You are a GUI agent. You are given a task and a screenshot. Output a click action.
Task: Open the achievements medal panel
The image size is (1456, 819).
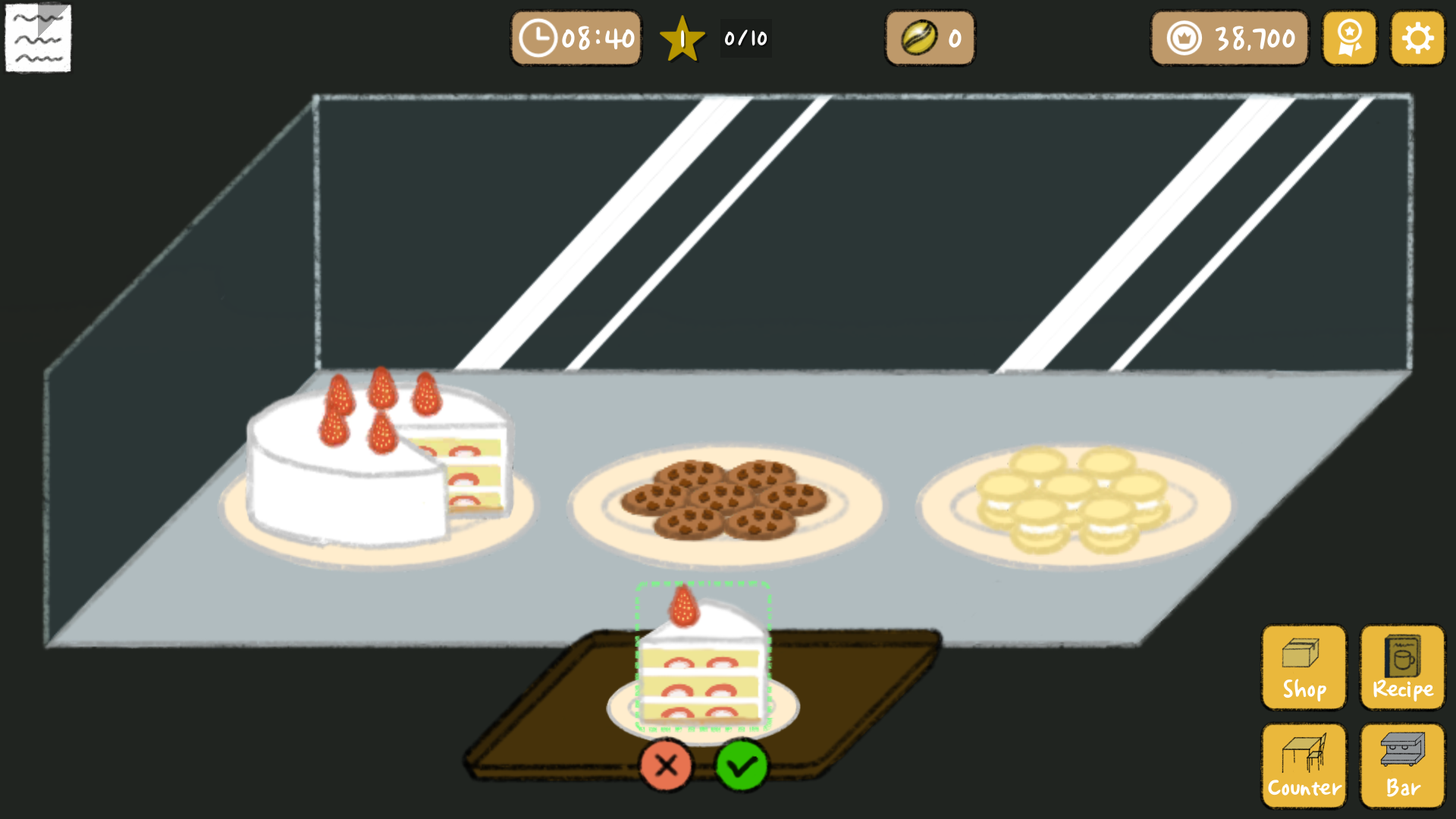[x=1349, y=38]
